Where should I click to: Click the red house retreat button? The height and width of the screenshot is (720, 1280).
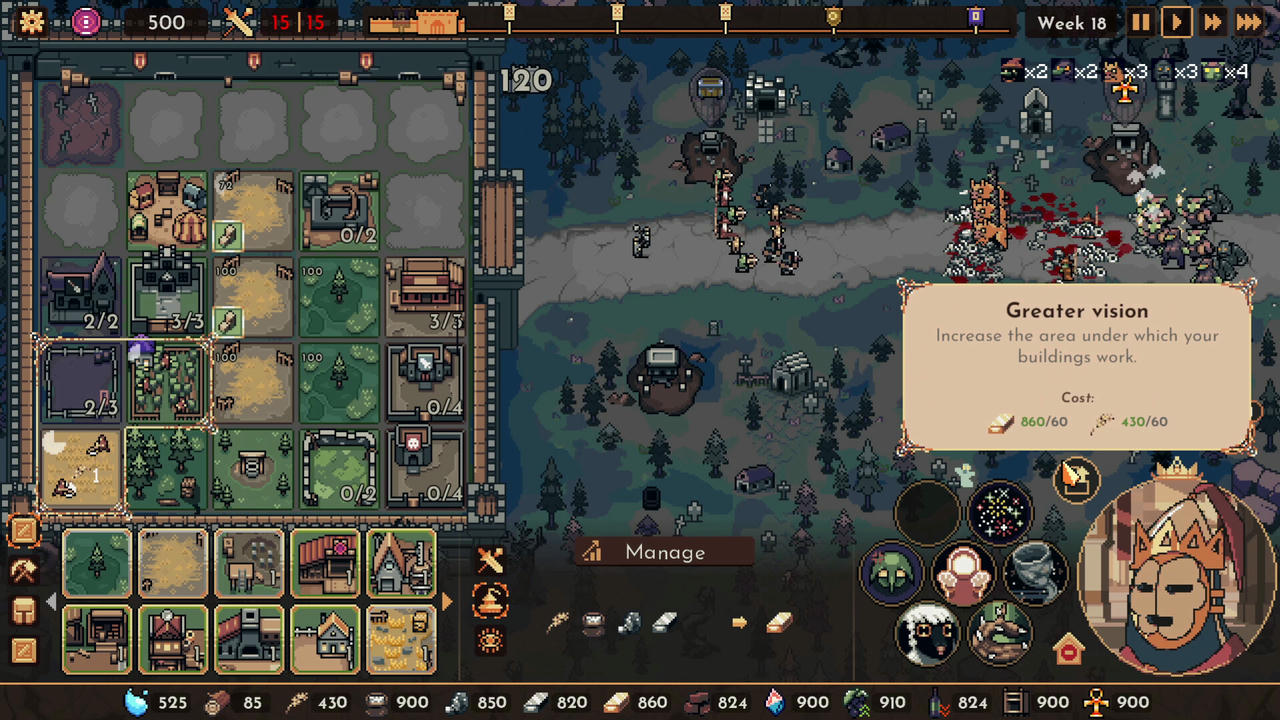(x=1069, y=649)
